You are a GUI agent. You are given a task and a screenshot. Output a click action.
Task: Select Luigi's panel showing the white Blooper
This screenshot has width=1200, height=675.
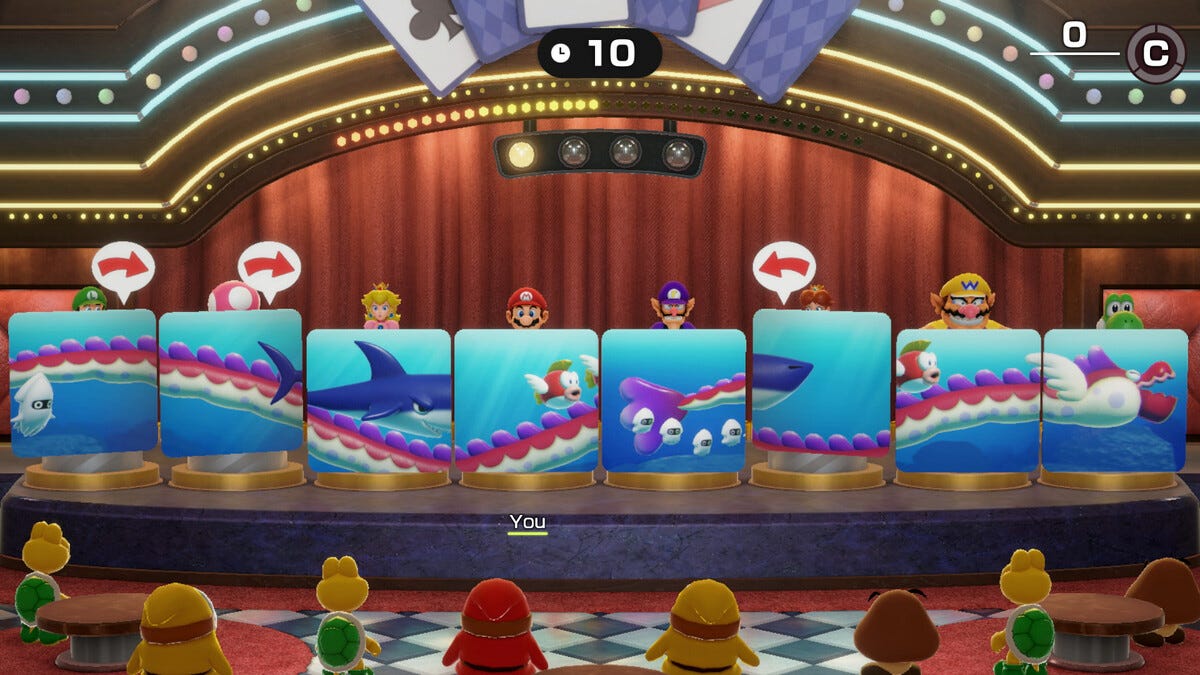[x=83, y=383]
